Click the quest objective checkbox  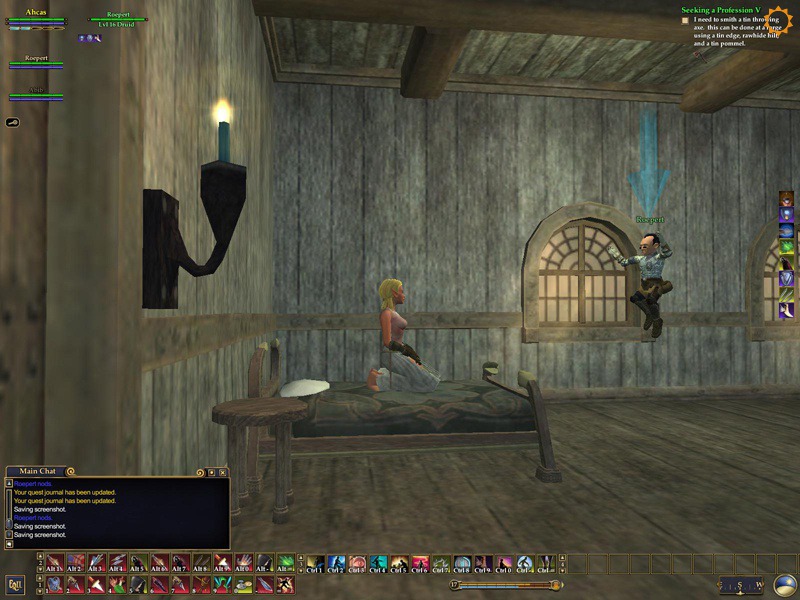pyautogui.click(x=685, y=20)
